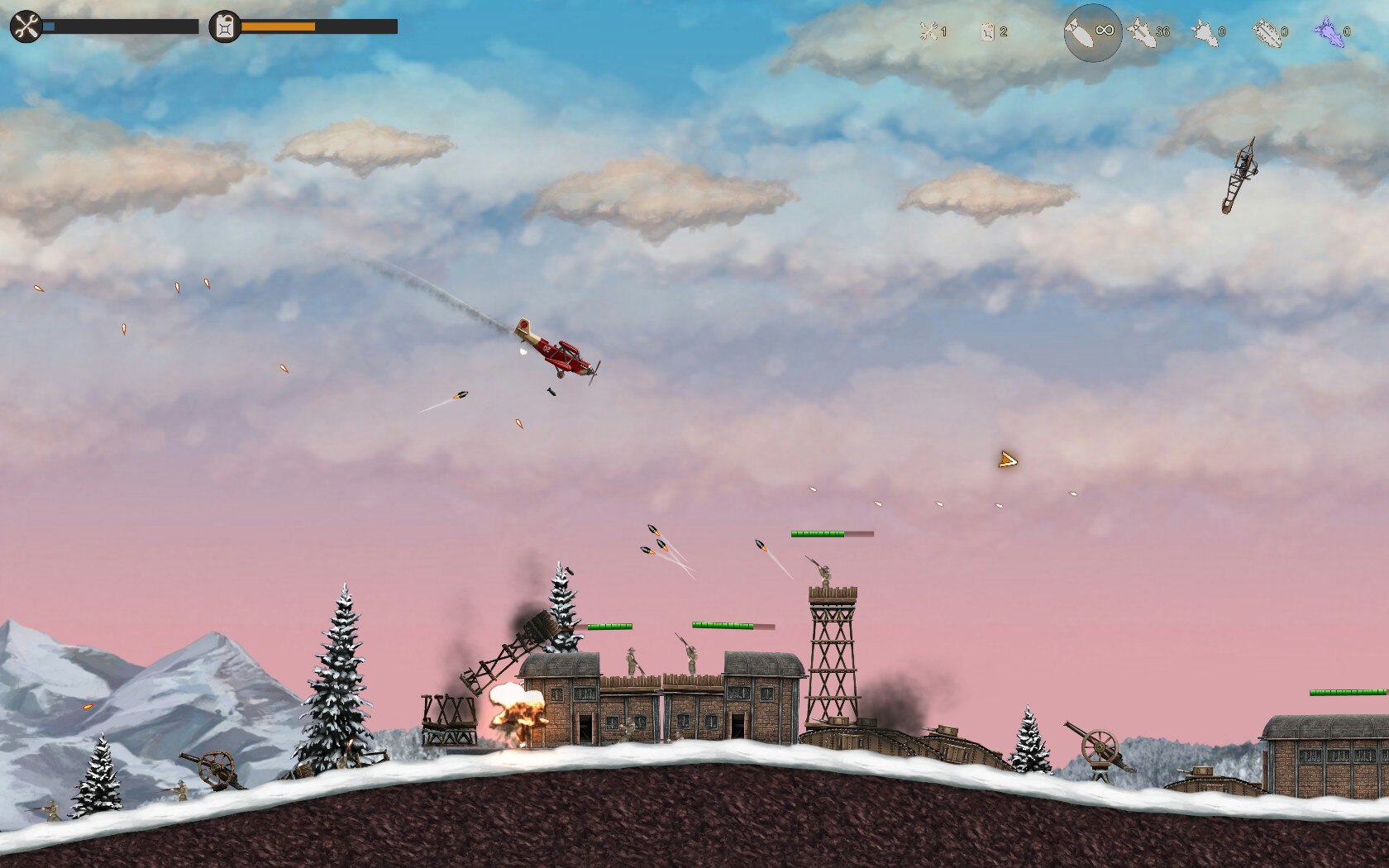Screen dimensions: 1389x868
Task: Use the repair kit wrench item
Action: (929, 32)
